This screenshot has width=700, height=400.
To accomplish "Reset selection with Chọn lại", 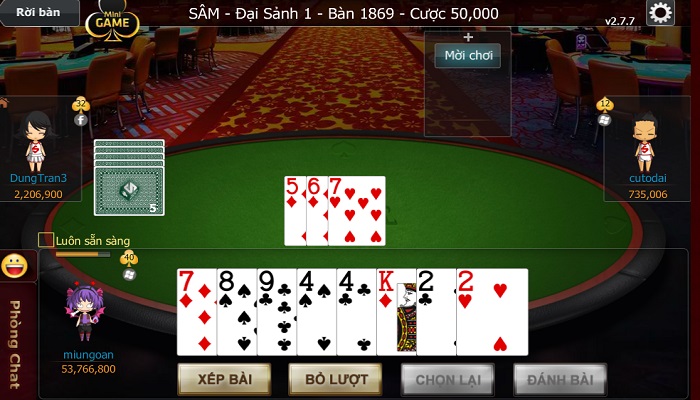I will tap(447, 380).
